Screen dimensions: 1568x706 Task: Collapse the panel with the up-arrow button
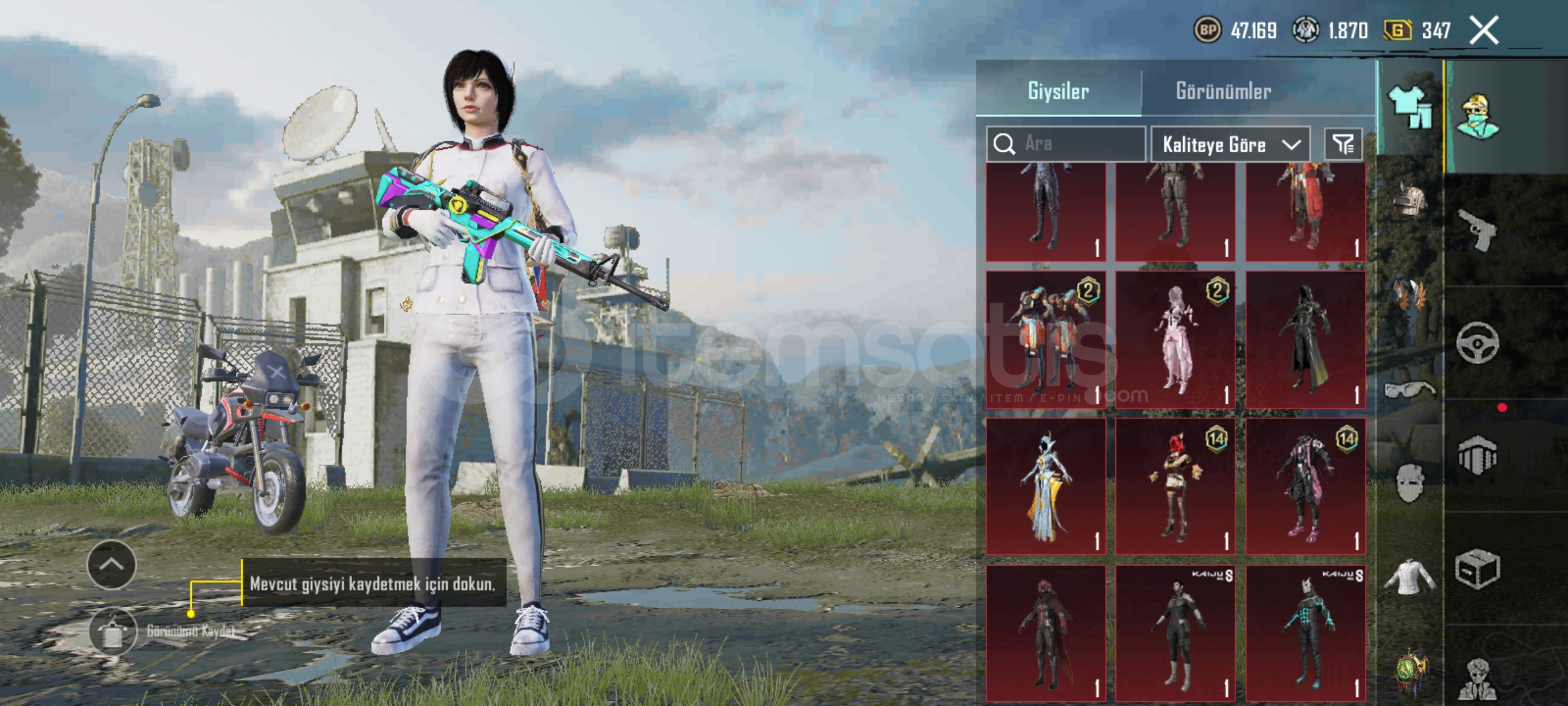click(x=112, y=565)
